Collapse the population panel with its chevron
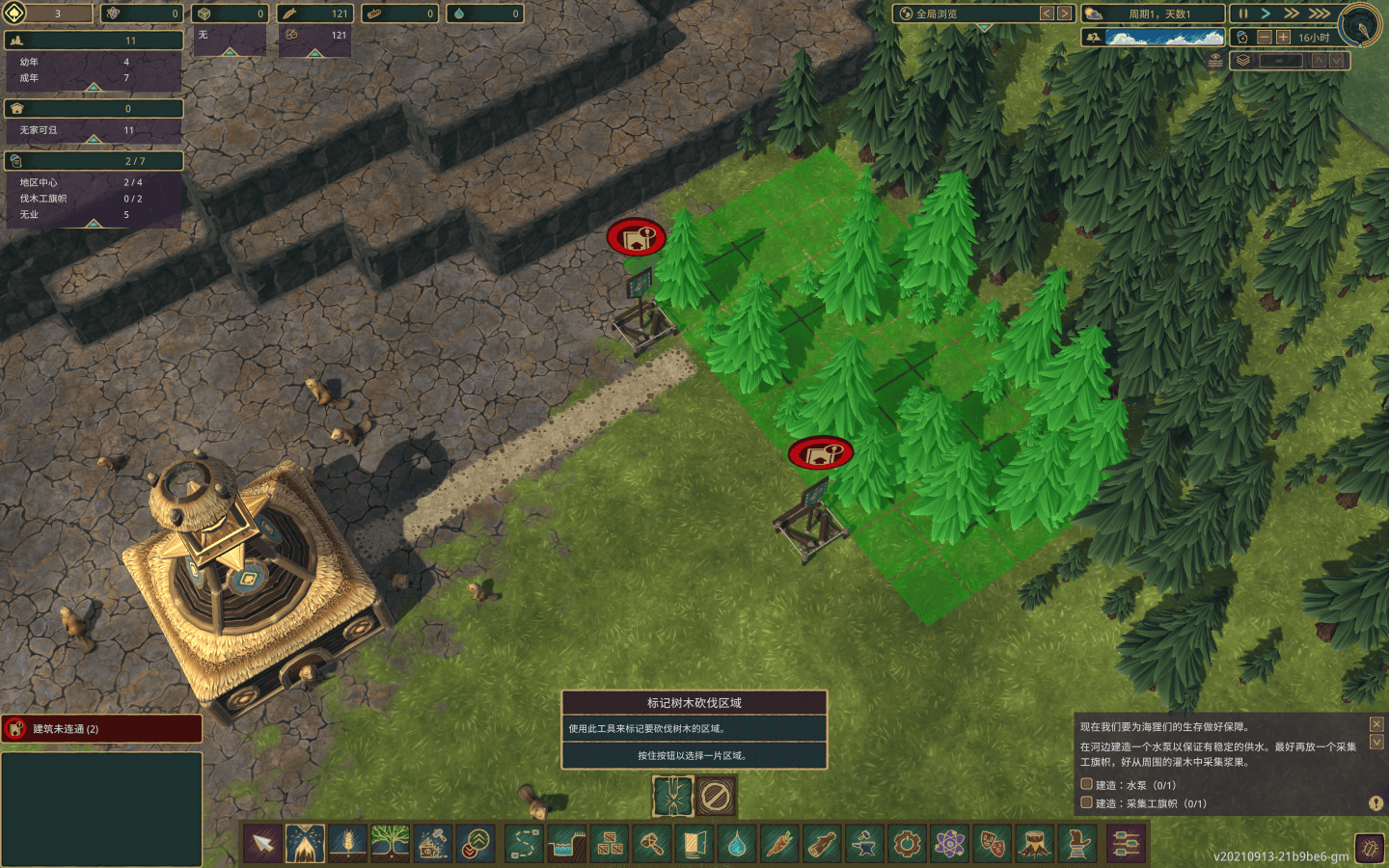This screenshot has height=868, width=1389. (93, 87)
